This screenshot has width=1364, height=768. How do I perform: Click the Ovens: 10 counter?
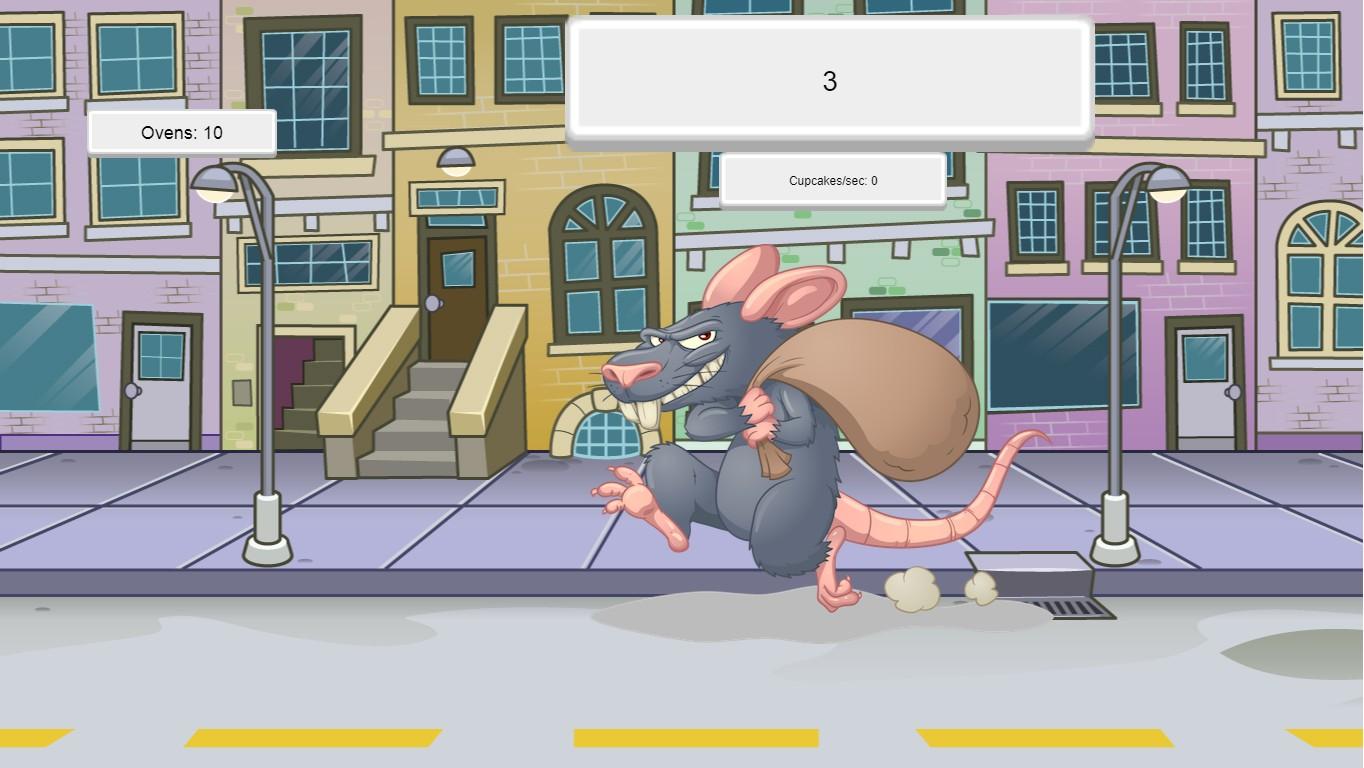(182, 132)
